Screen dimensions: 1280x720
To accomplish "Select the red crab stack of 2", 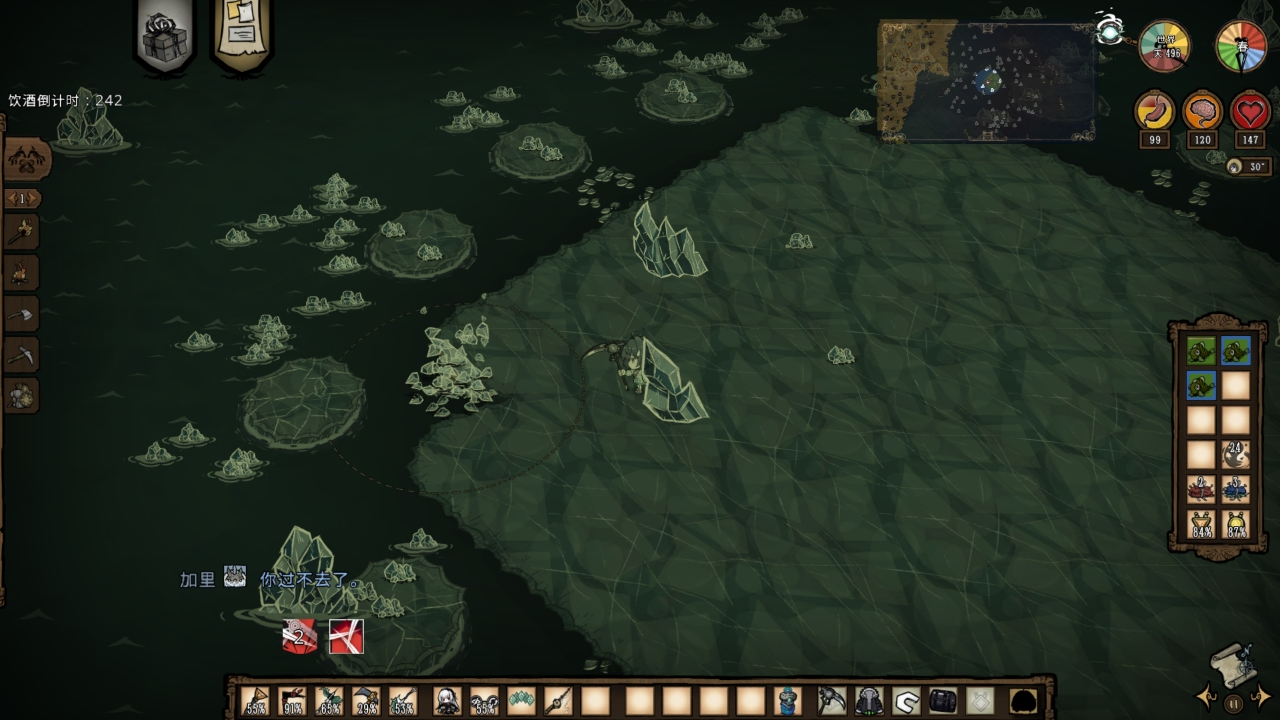I will click(1200, 489).
